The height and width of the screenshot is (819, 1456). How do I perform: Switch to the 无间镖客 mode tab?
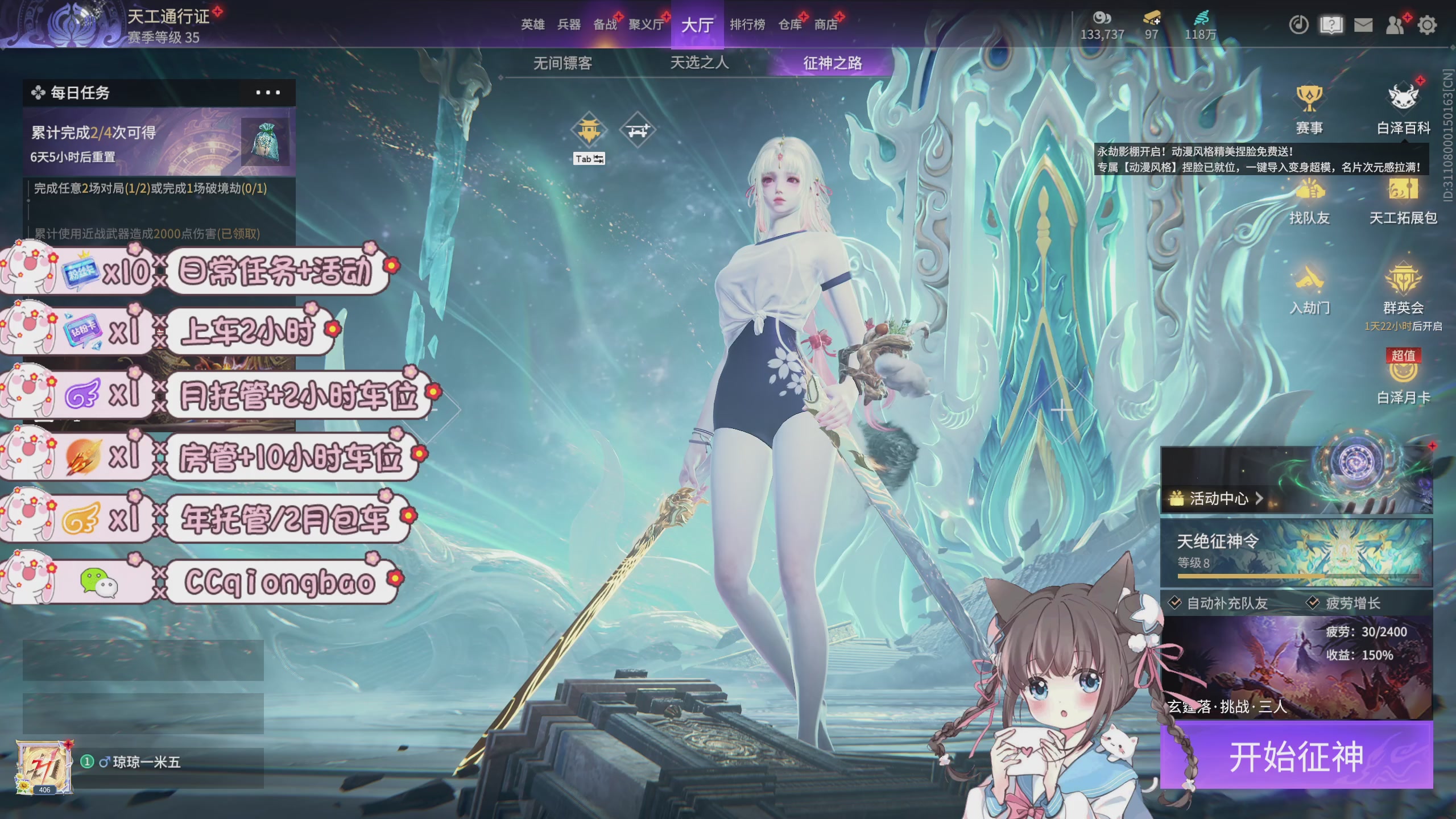(x=562, y=63)
